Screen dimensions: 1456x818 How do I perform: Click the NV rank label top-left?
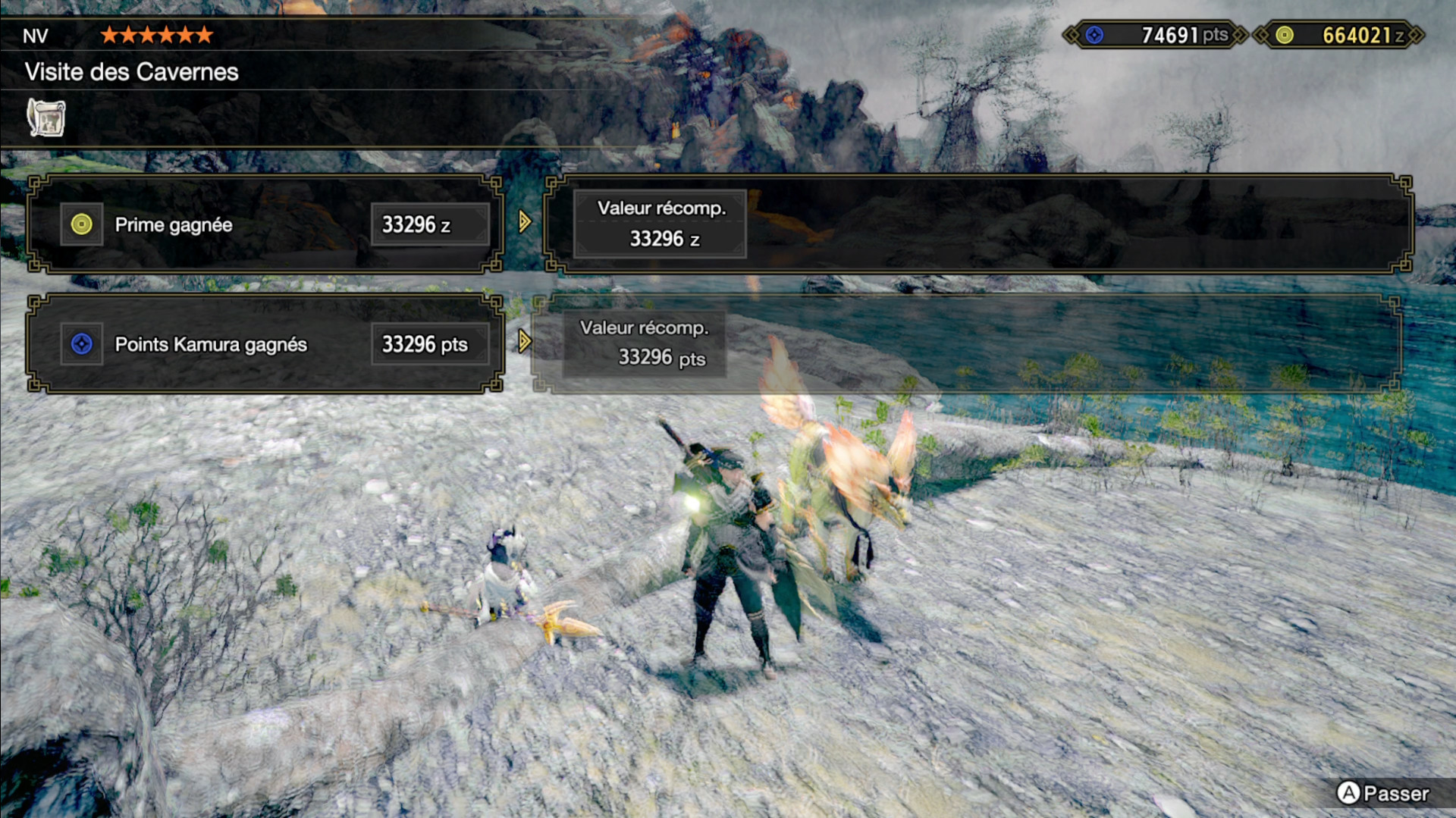point(36,35)
